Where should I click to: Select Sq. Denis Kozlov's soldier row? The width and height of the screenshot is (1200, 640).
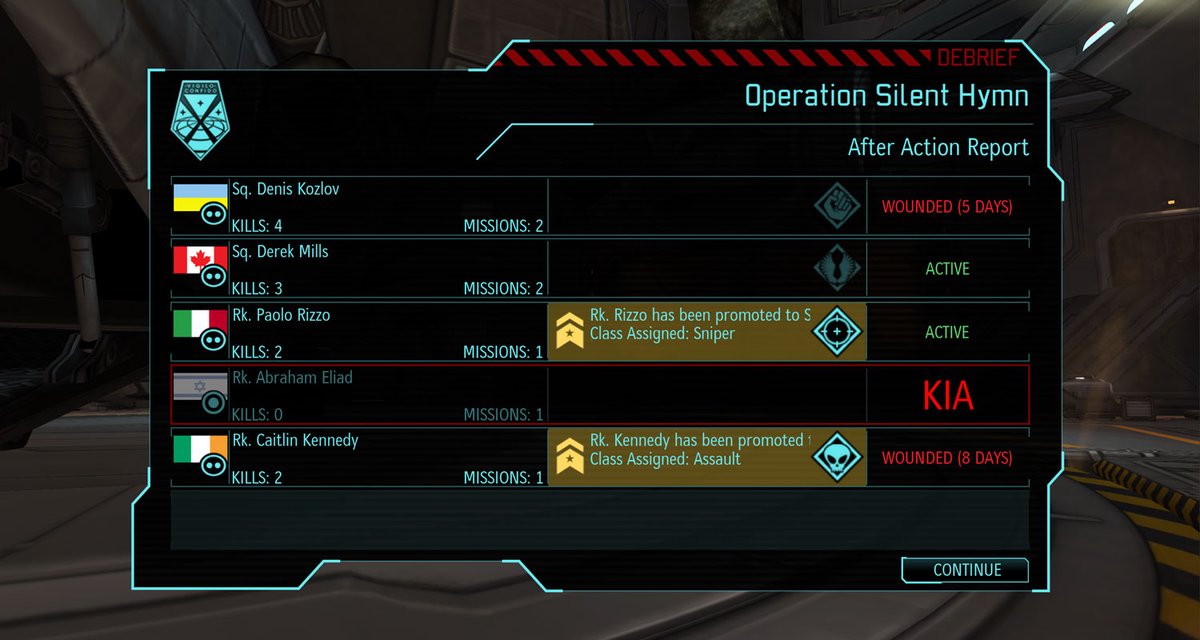click(360, 207)
